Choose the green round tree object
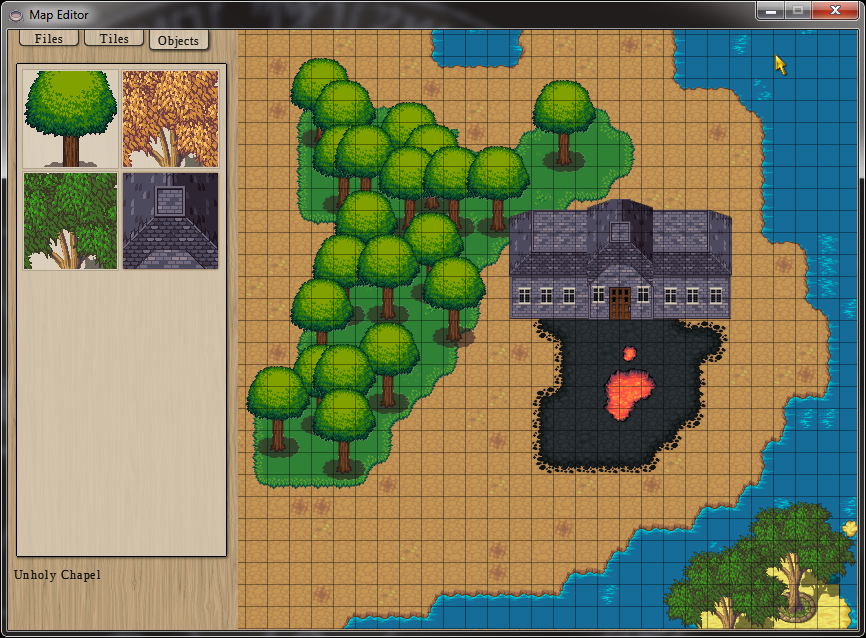Viewport: 866px width, 638px height. [70, 119]
